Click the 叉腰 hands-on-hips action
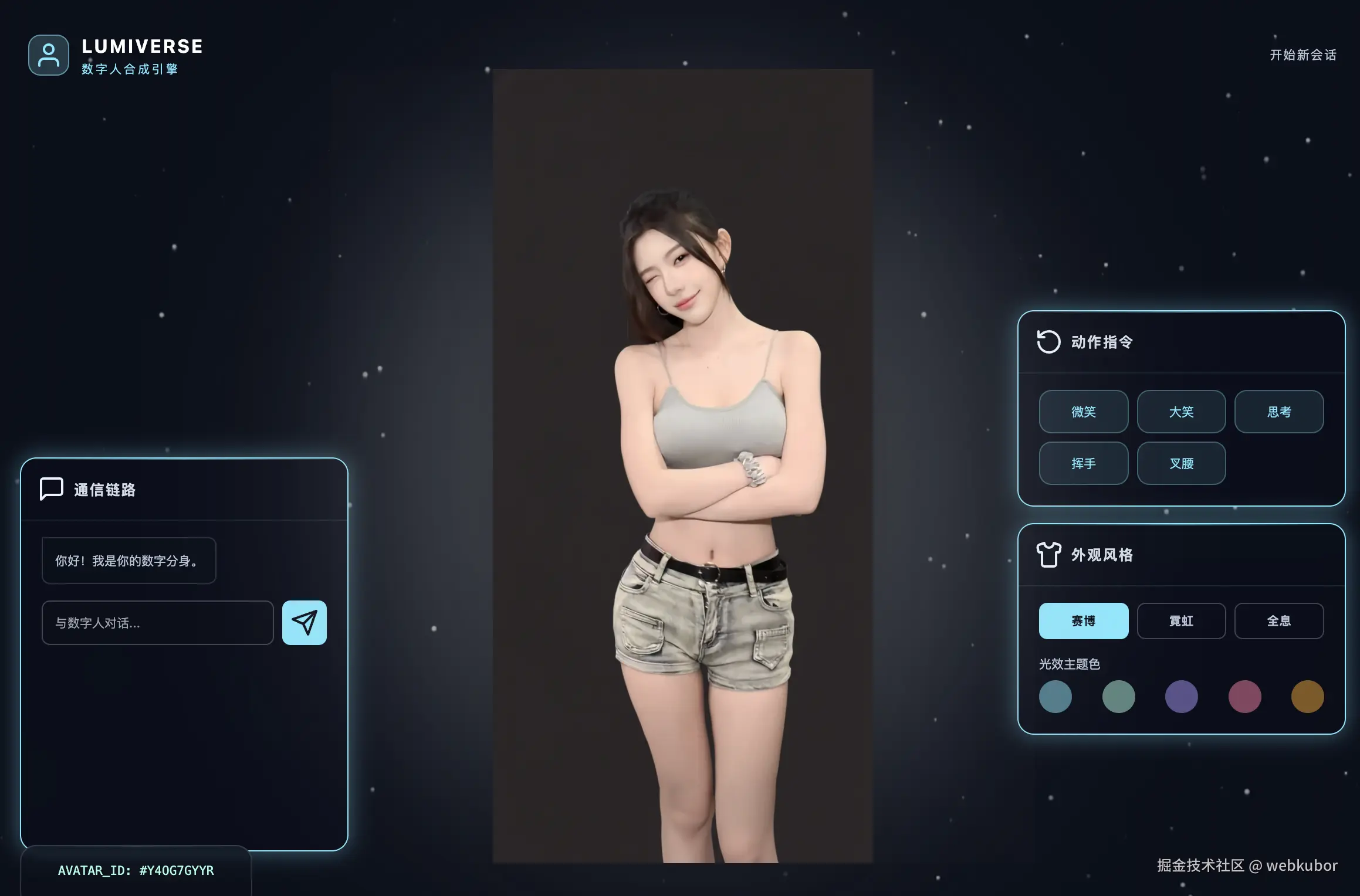 [1181, 463]
